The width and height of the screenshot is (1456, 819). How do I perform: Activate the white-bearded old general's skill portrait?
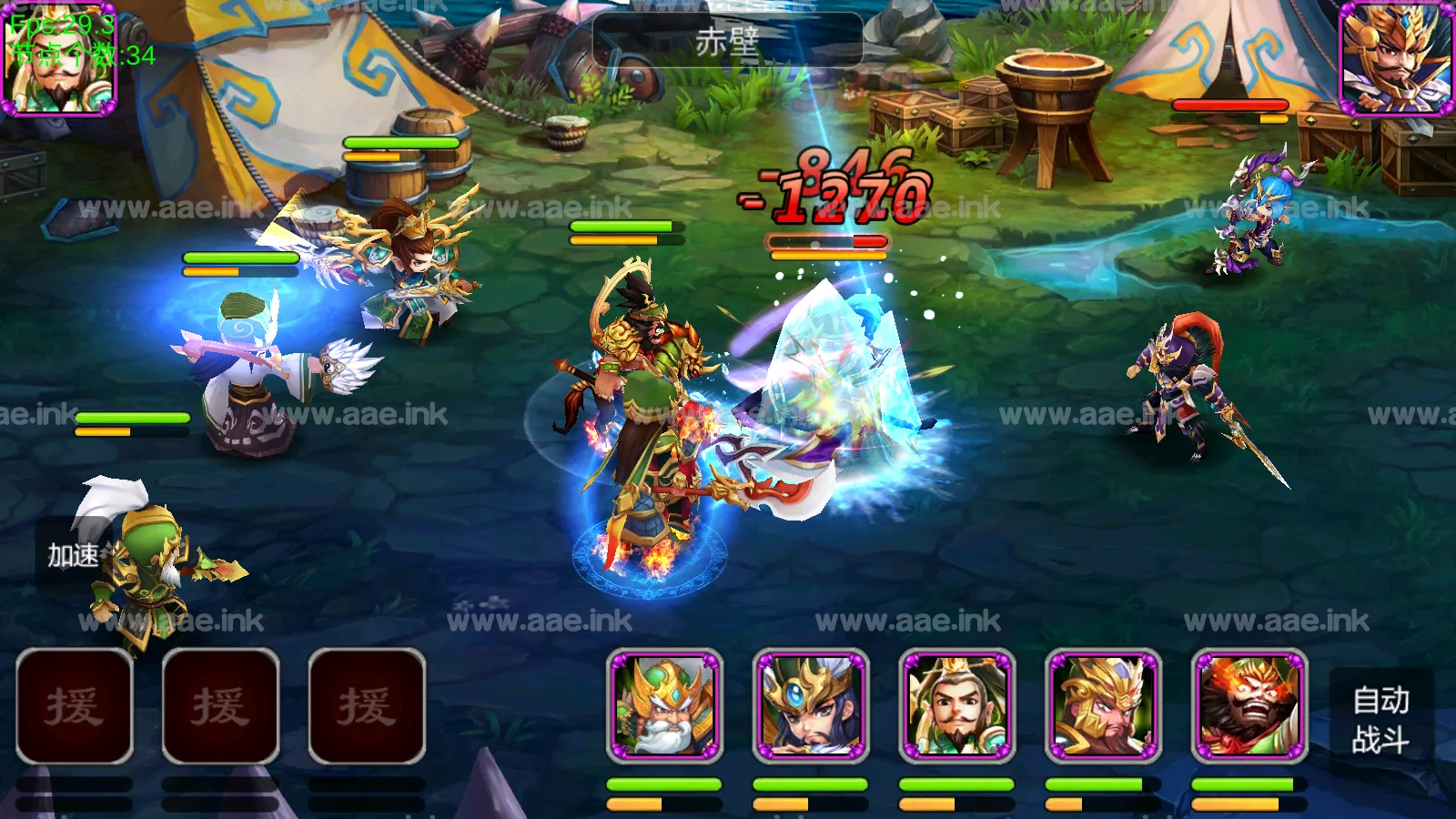coord(665,707)
